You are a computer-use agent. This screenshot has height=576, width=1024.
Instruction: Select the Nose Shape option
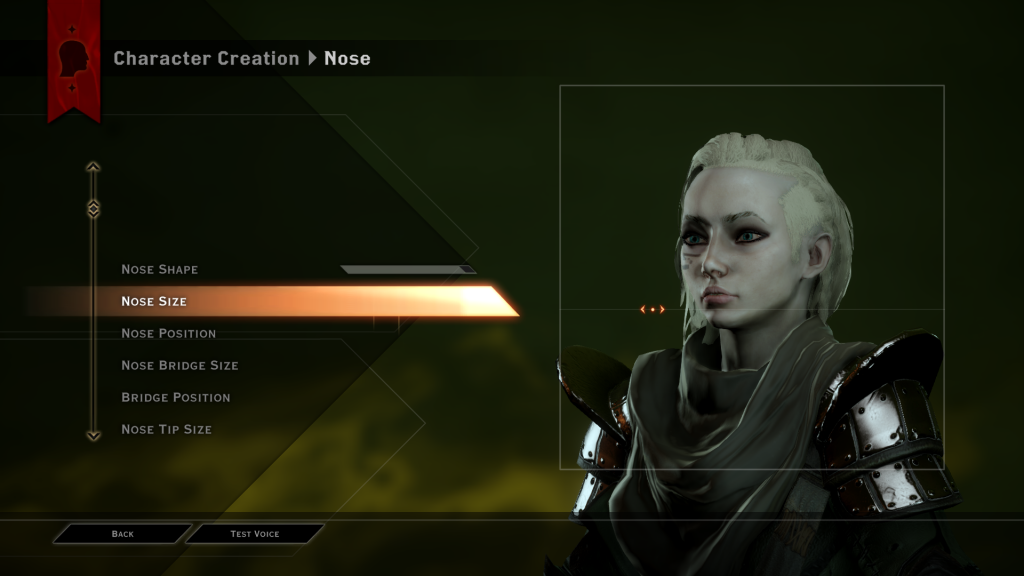(x=160, y=269)
